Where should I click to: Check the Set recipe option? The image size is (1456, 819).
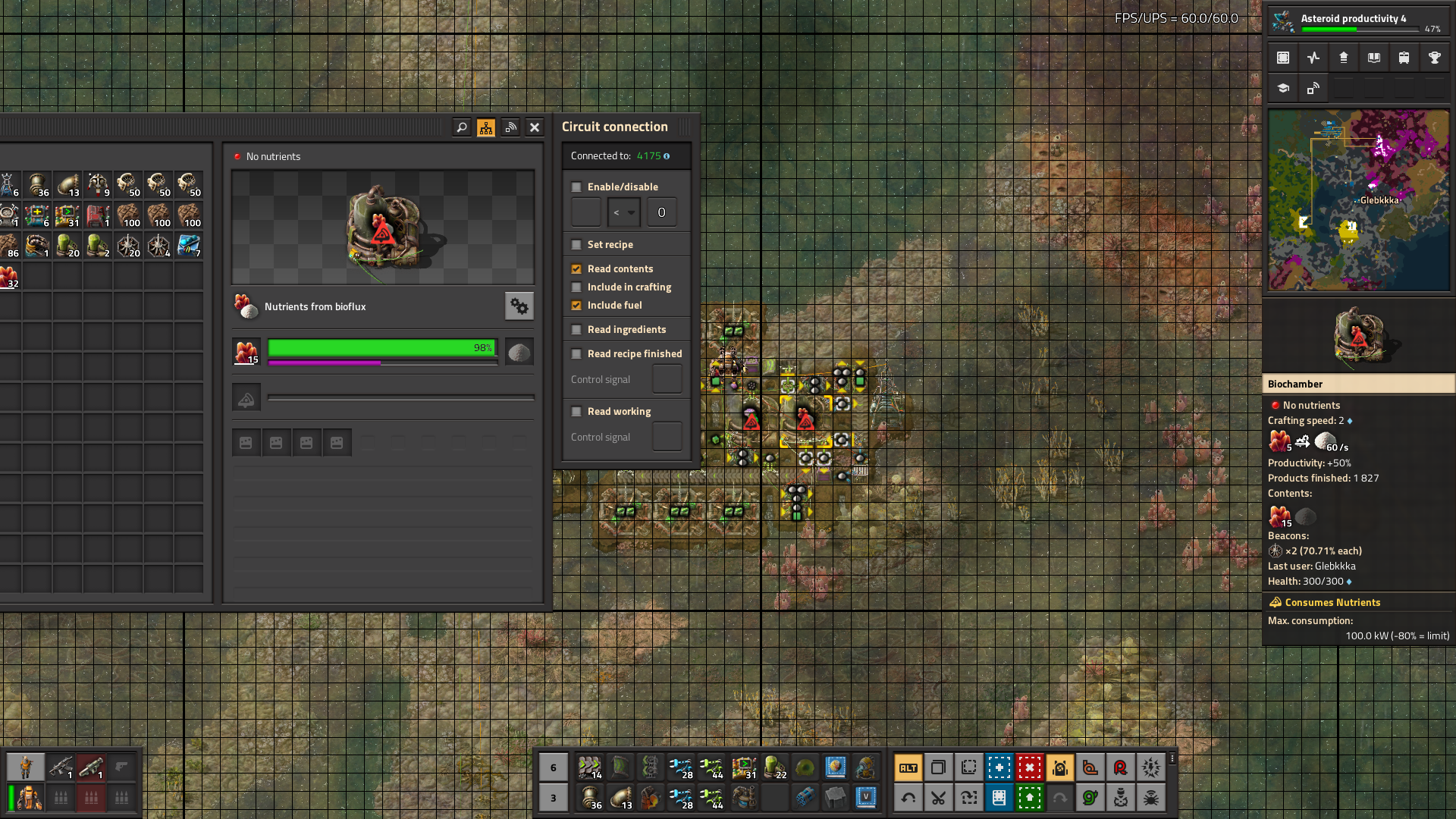point(576,245)
